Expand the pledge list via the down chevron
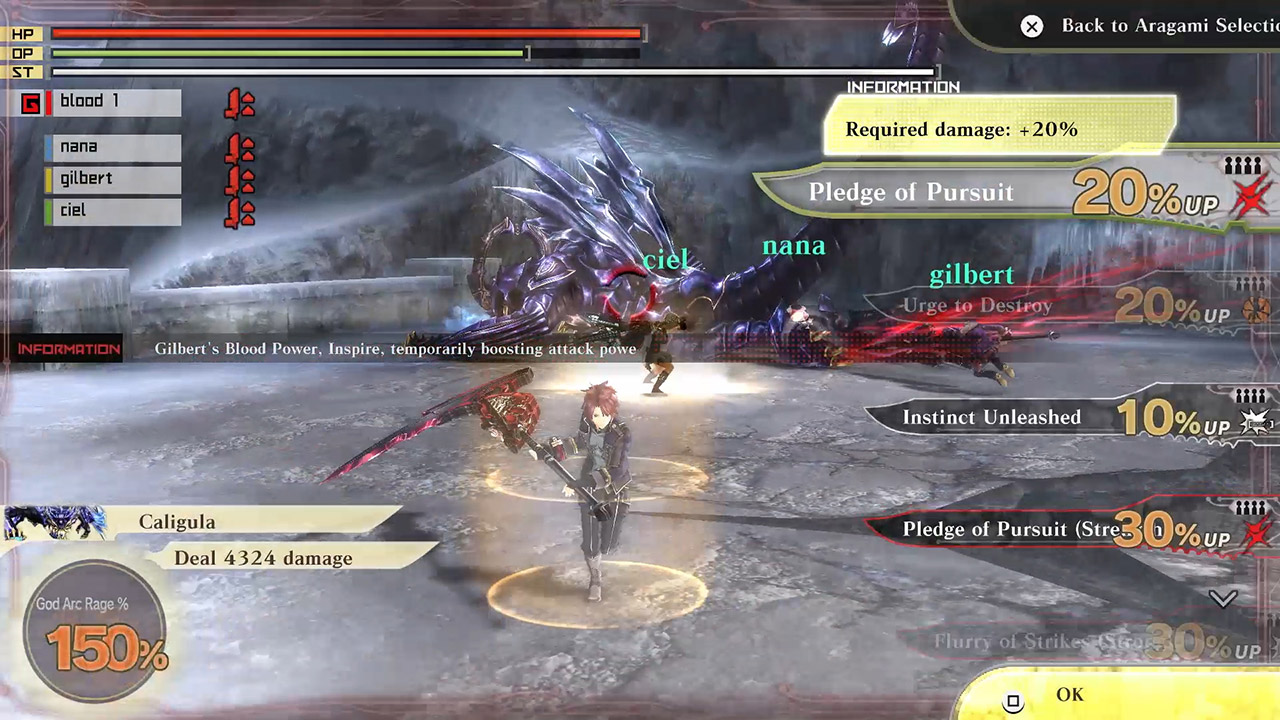 point(1222,600)
